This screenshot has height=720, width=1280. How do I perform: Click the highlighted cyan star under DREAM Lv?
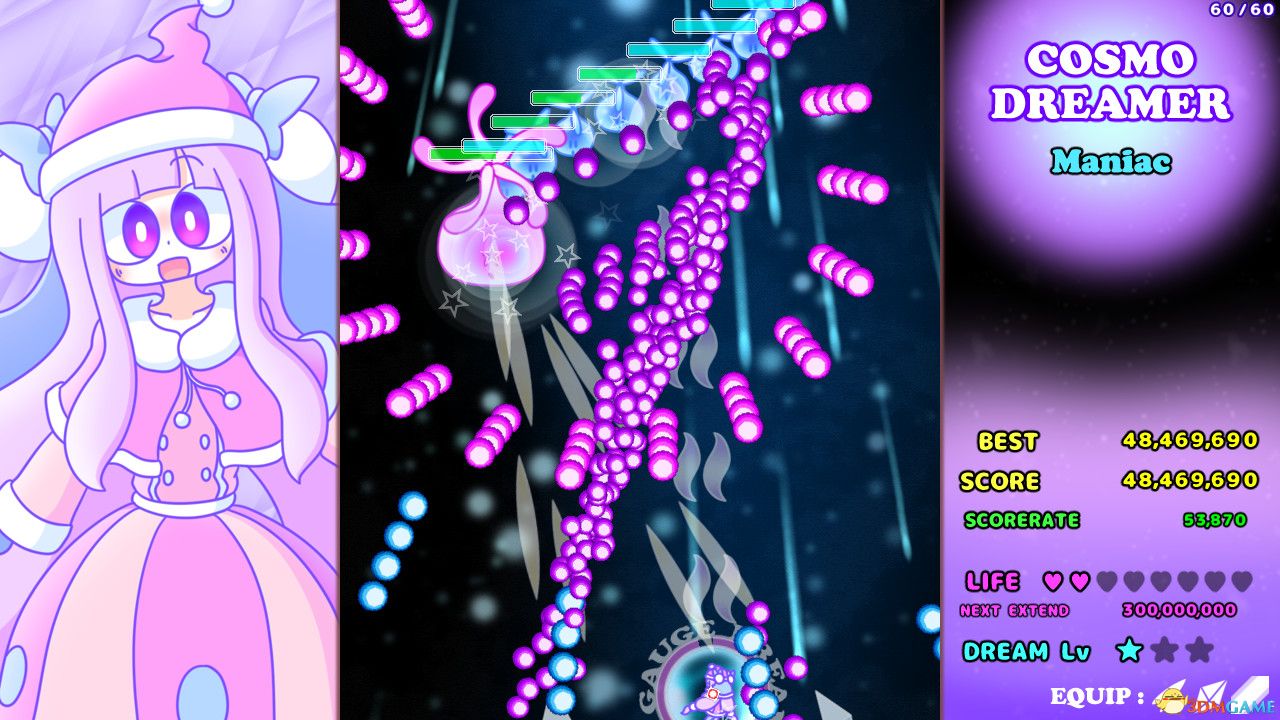tap(1128, 650)
